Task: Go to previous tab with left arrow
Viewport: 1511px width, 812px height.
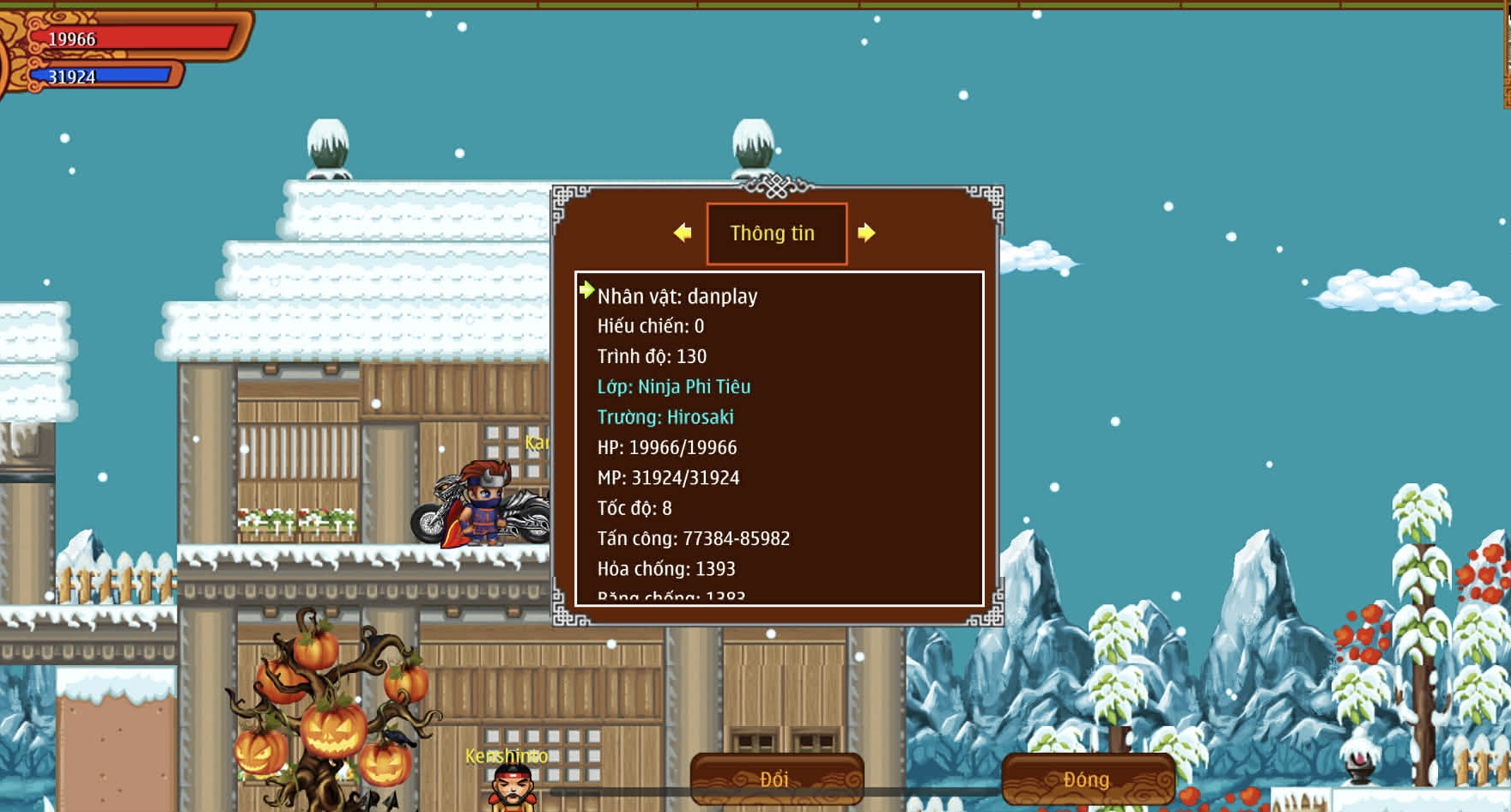Action: tap(683, 233)
